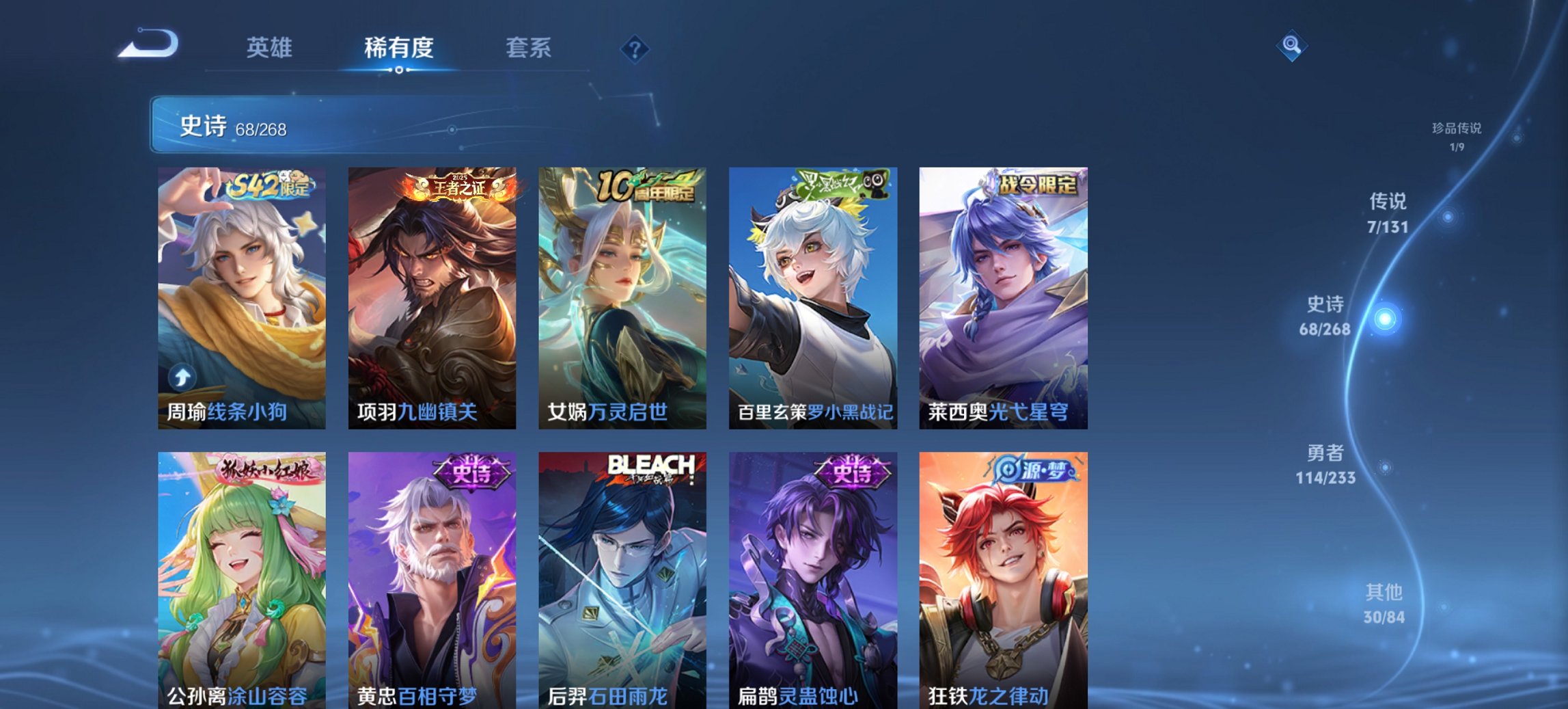
Task: Switch to the 英雄 tab
Action: pyautogui.click(x=271, y=49)
